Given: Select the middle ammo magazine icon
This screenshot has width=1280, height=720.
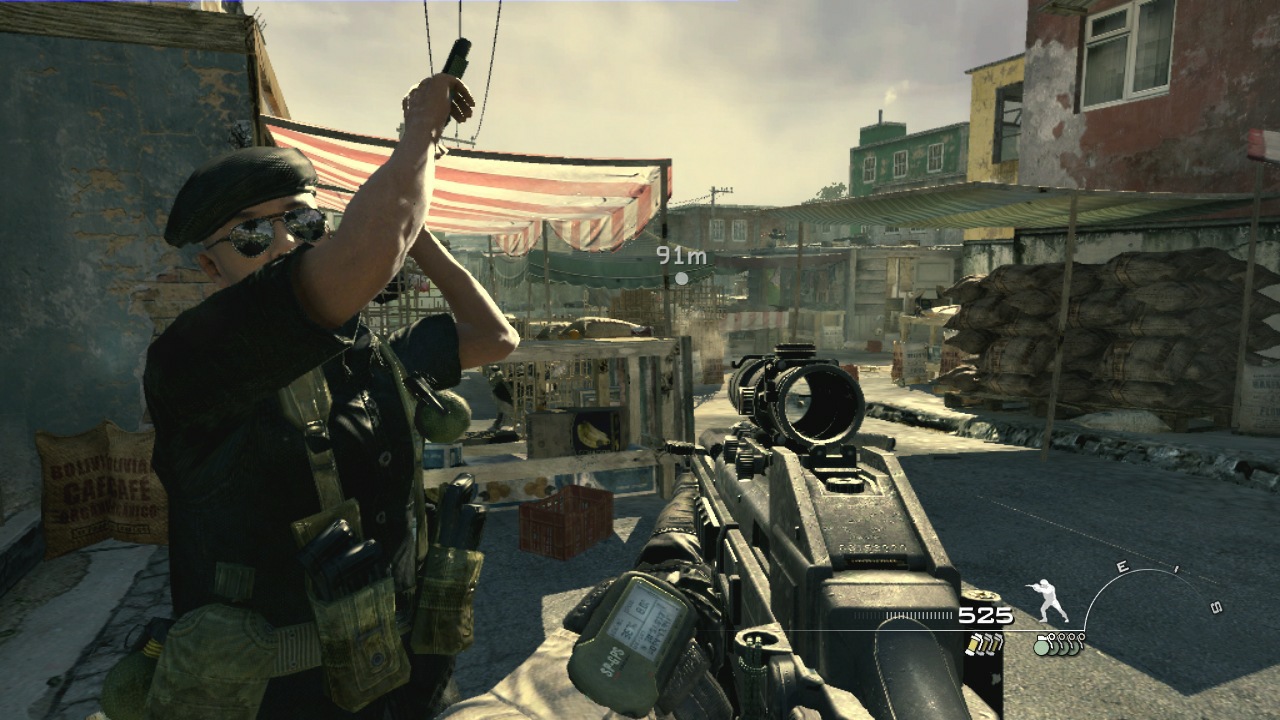Looking at the screenshot, I should tap(986, 645).
